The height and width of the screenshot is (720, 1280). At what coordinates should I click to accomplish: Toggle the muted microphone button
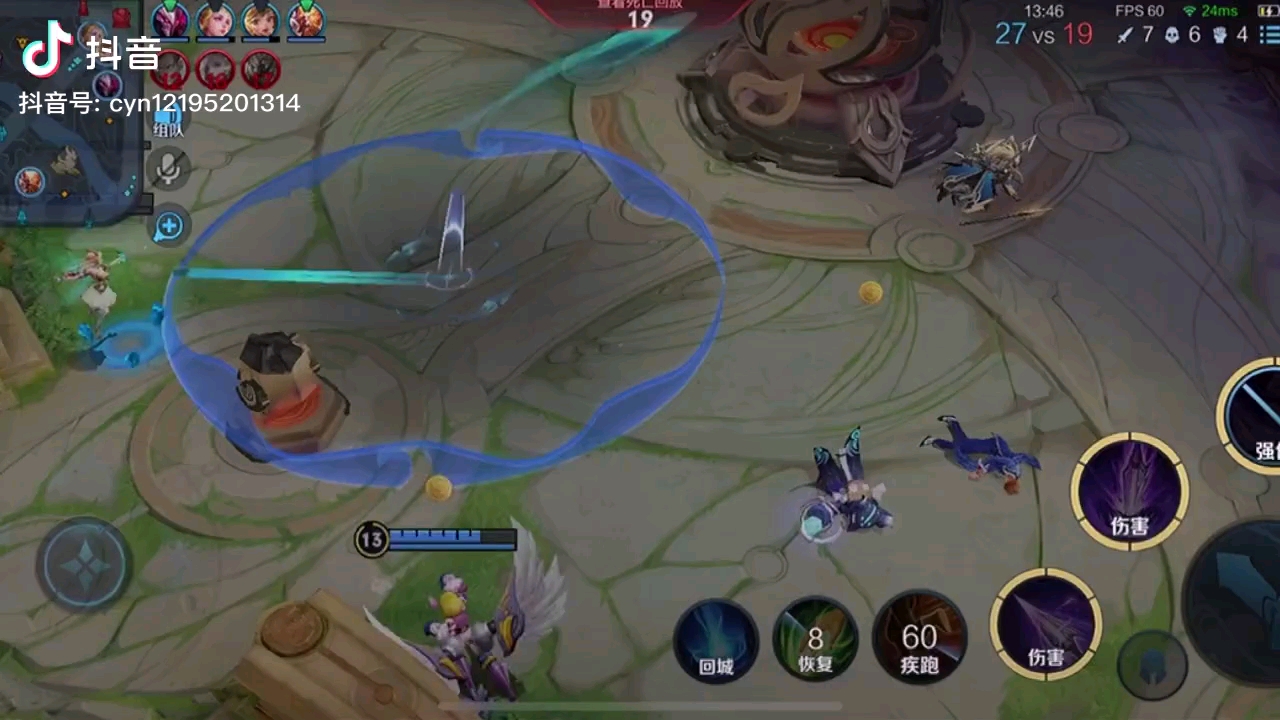click(x=169, y=168)
